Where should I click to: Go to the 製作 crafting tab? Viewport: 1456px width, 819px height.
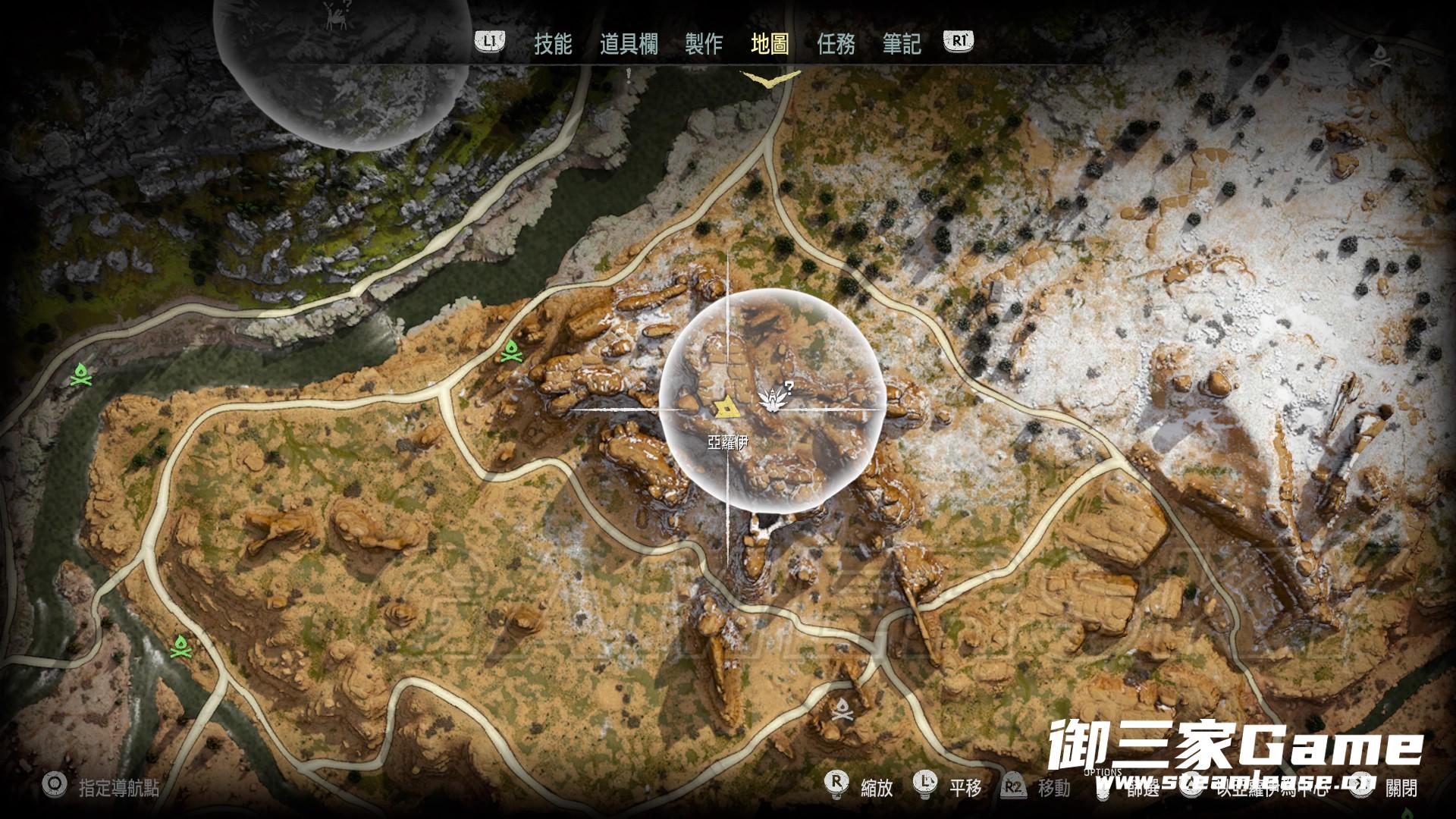(703, 44)
